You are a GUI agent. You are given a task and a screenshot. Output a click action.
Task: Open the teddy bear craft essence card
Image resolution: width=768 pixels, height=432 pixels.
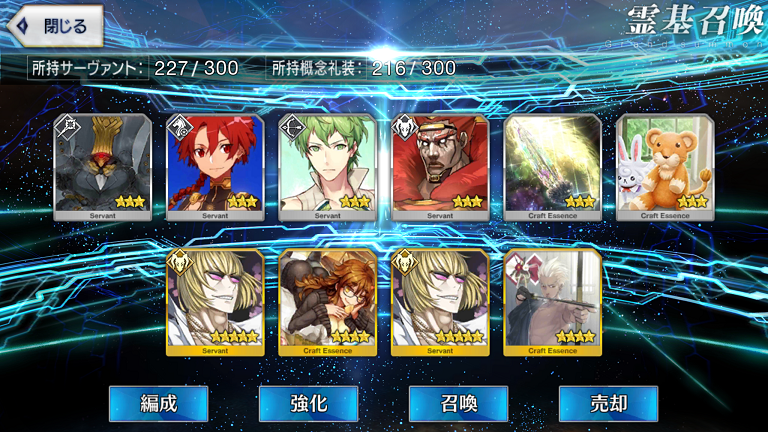(665, 166)
